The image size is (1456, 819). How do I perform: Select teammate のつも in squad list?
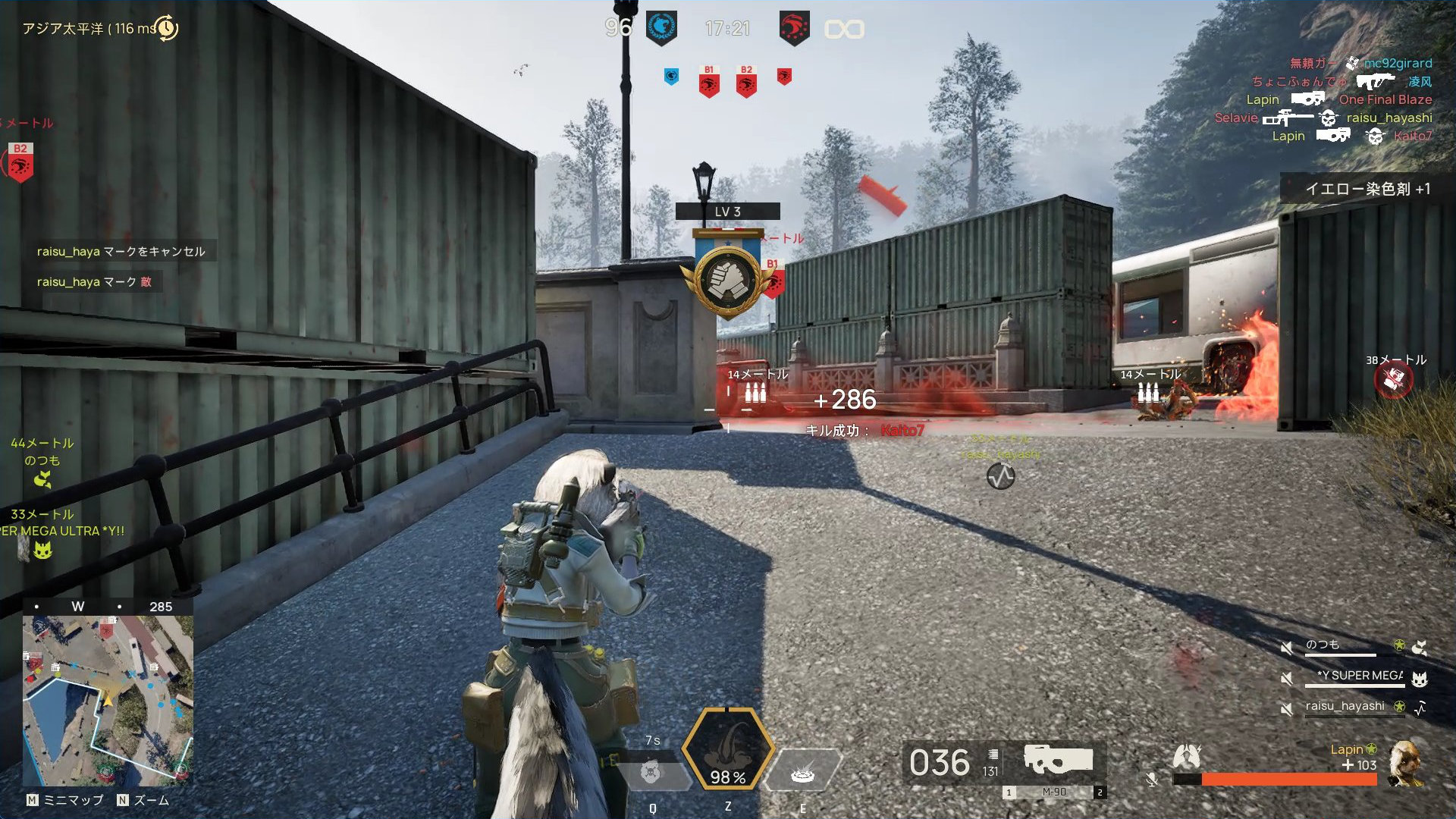tap(1323, 645)
